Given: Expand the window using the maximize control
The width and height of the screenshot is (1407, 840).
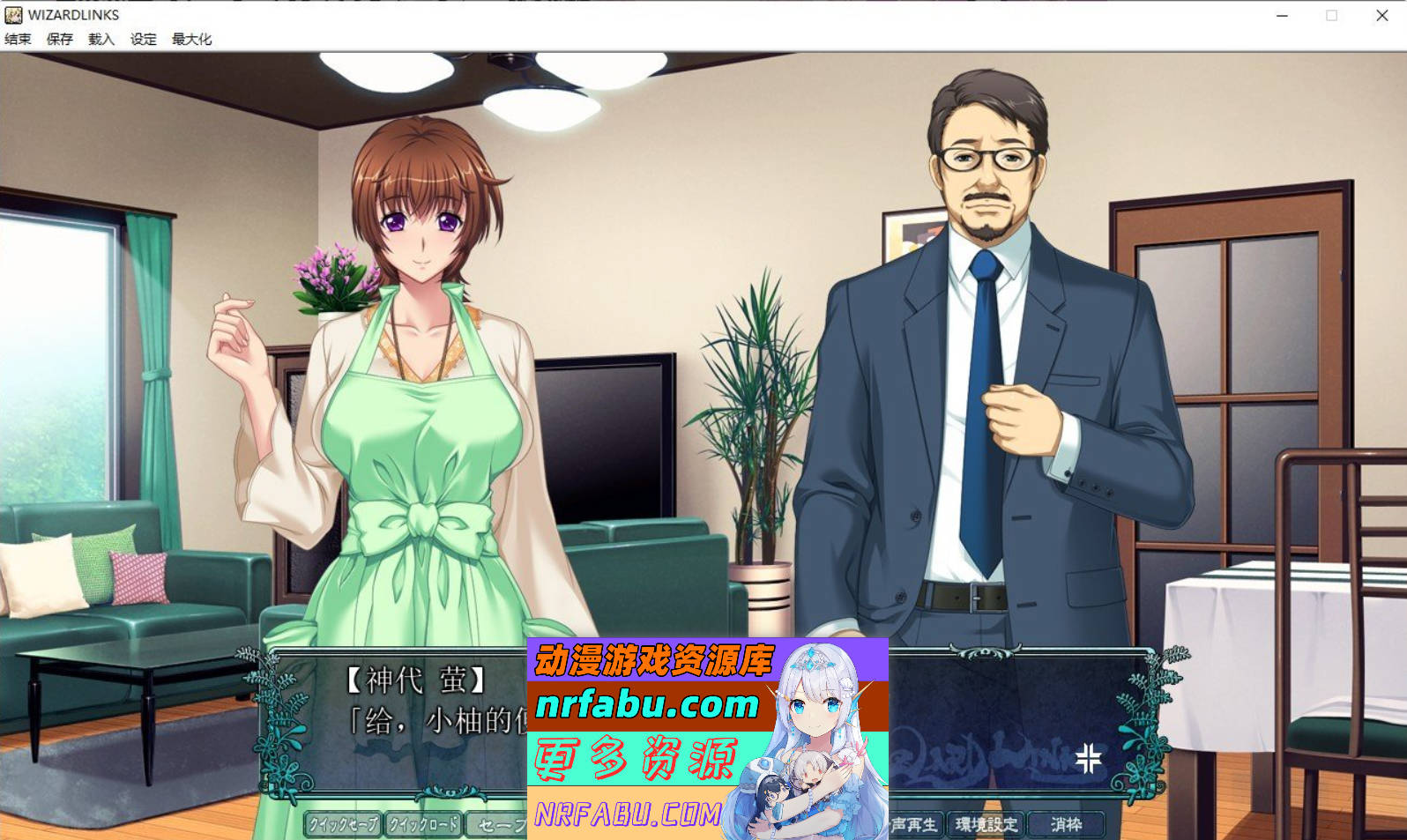Looking at the screenshot, I should [x=1332, y=15].
